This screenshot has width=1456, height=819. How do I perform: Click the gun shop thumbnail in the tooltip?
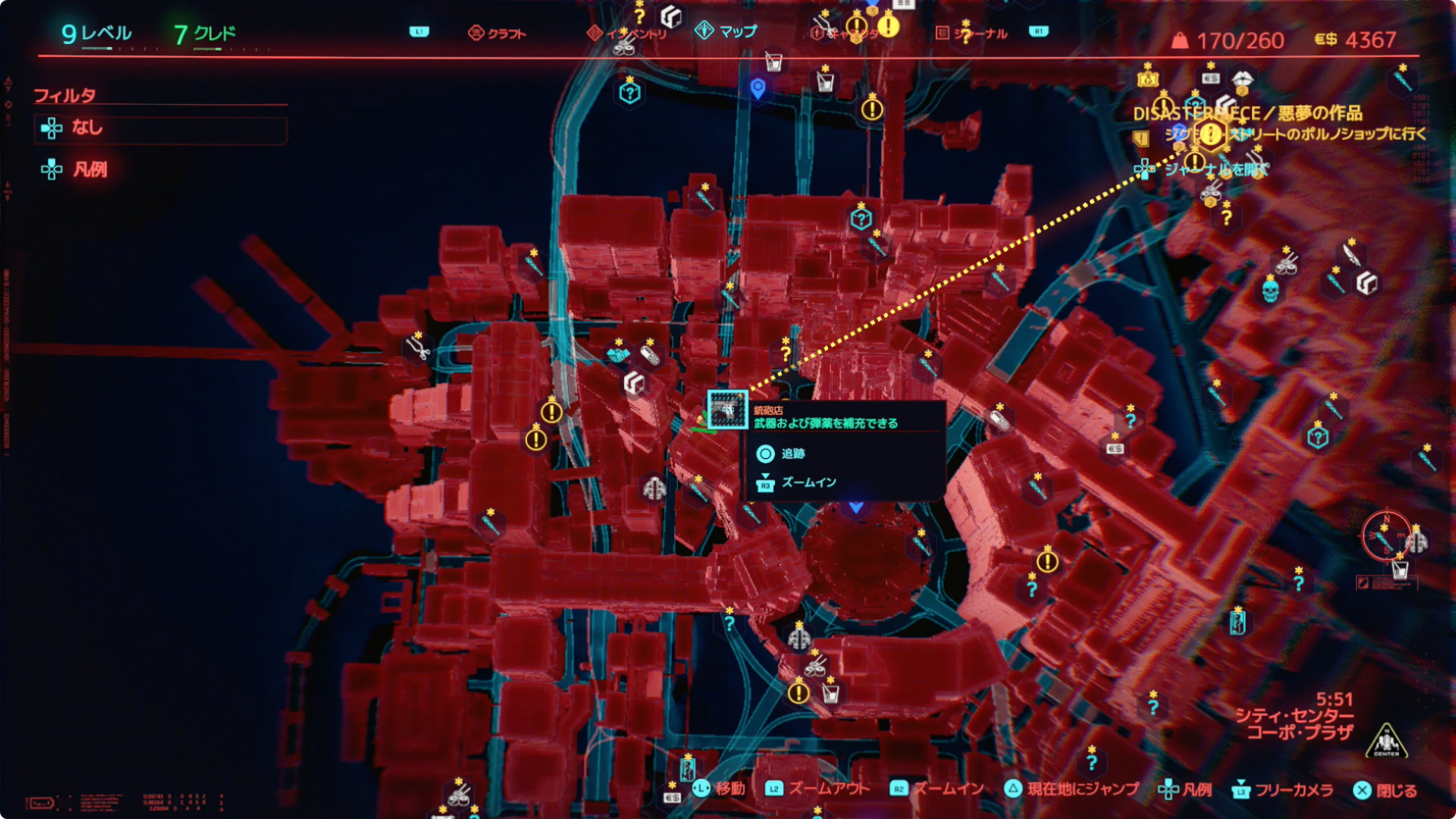coord(726,408)
